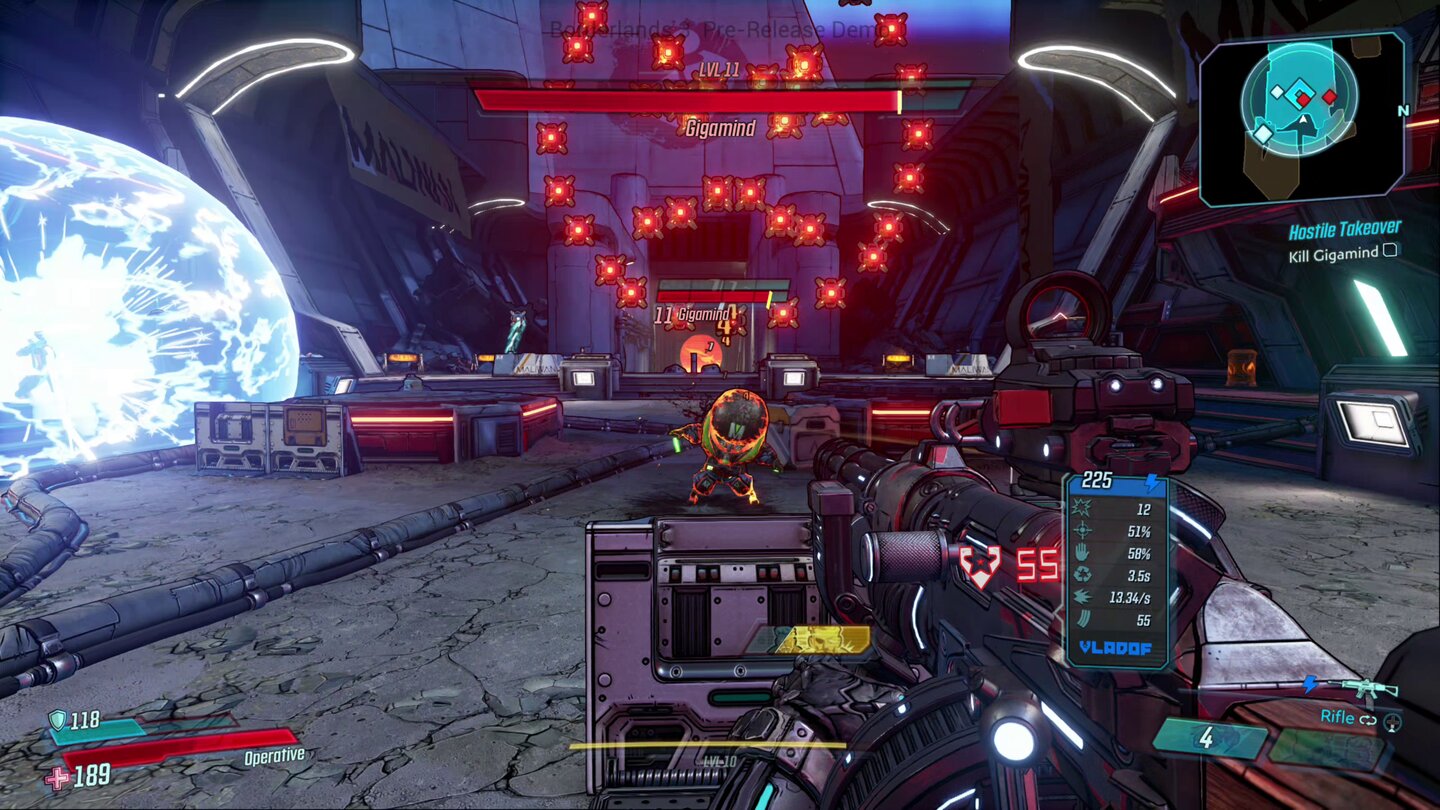Select the Hostile Takeover mission title

[x=1346, y=228]
